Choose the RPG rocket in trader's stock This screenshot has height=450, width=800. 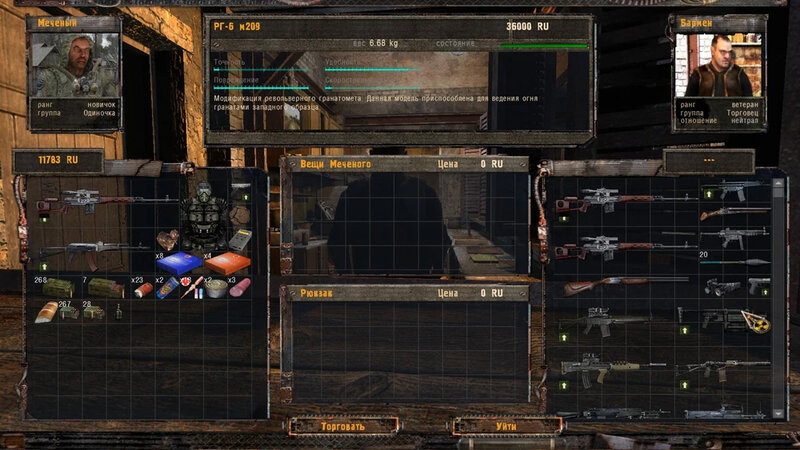click(x=733, y=262)
